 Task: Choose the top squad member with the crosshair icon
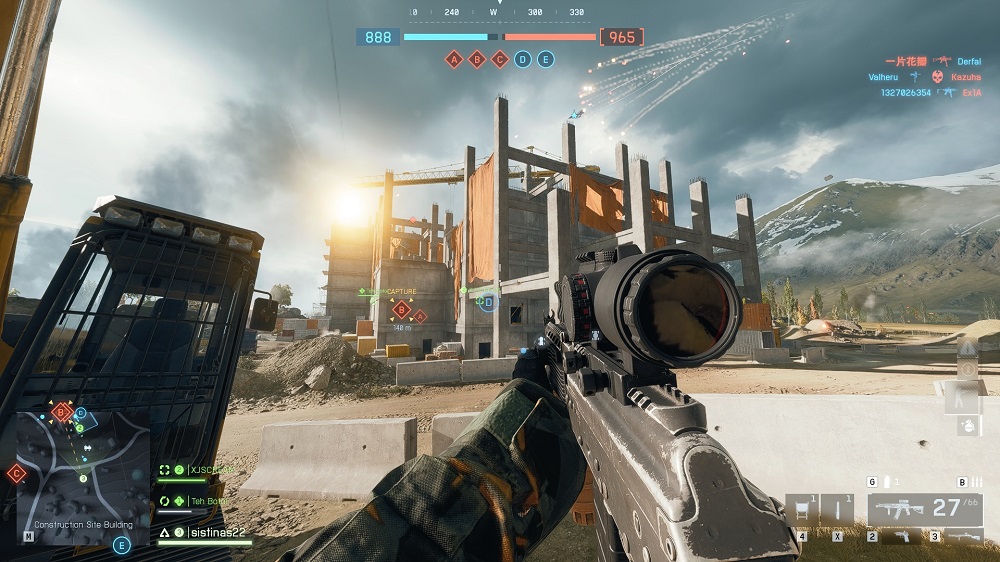click(x=198, y=470)
